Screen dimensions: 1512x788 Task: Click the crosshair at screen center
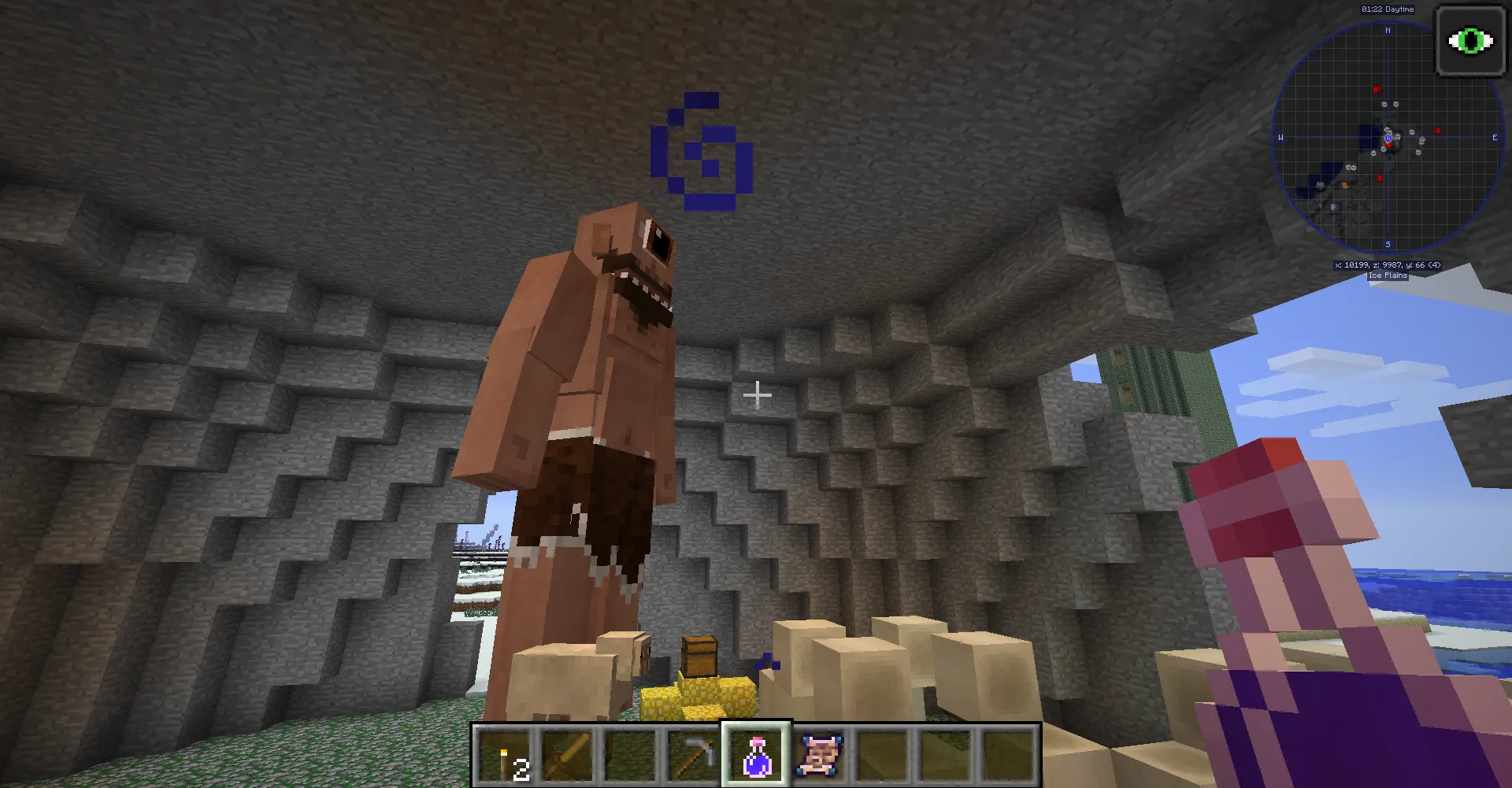click(x=758, y=394)
